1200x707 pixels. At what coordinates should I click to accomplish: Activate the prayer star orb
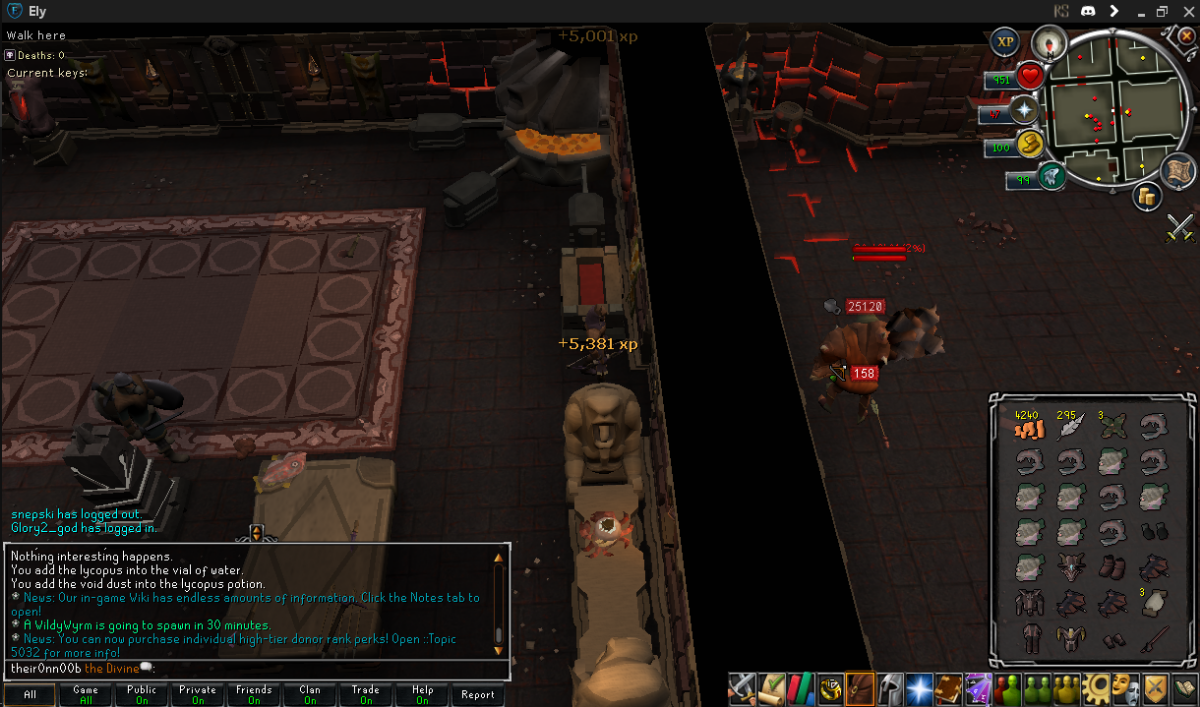(1025, 110)
